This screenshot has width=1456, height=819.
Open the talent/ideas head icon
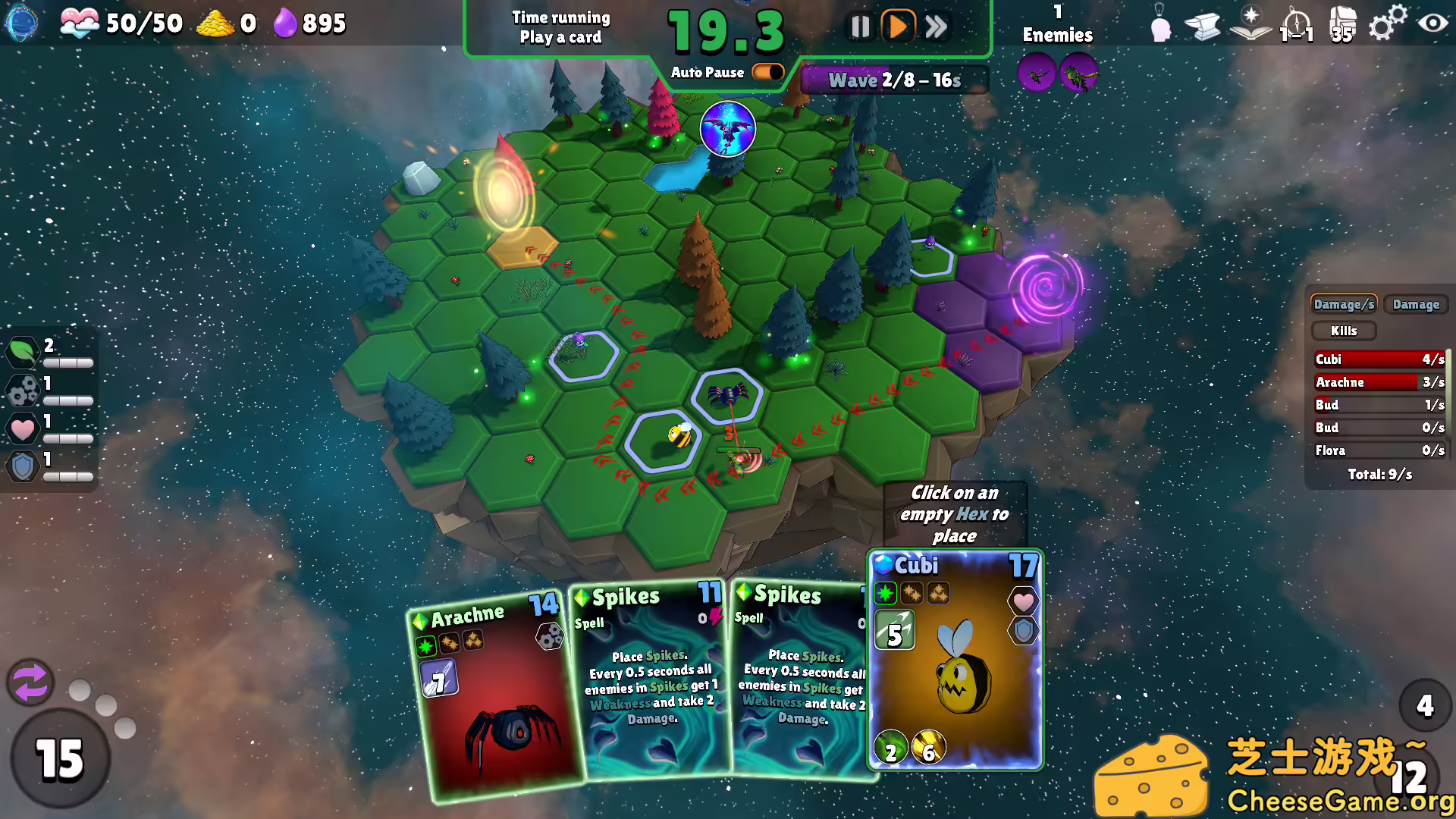[1160, 24]
